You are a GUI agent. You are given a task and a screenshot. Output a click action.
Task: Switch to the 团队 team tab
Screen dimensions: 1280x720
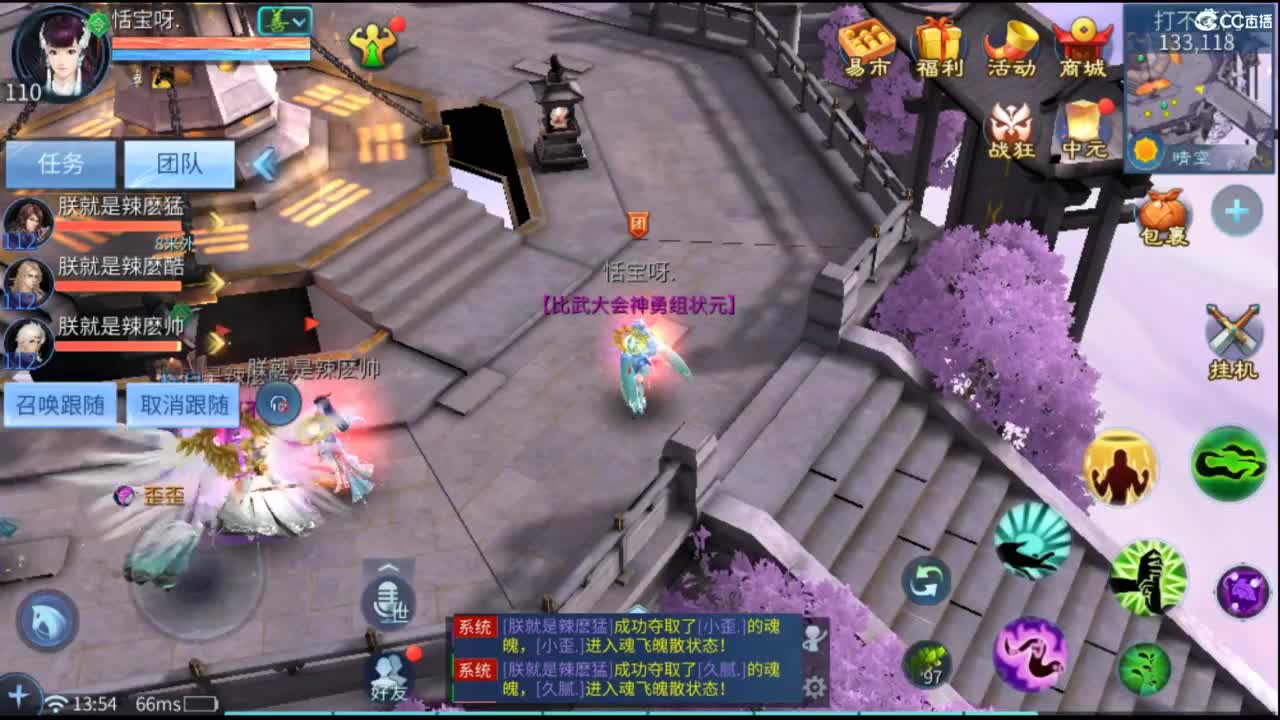(180, 162)
